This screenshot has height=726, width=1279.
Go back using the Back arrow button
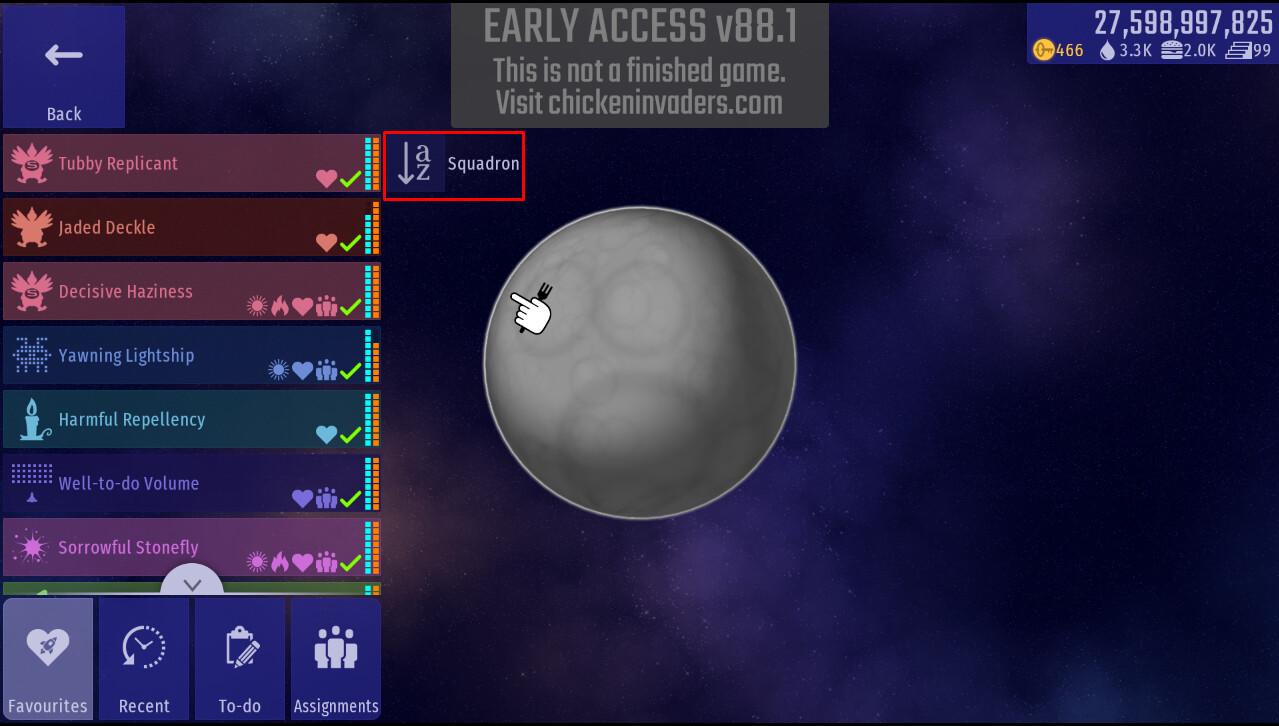point(64,67)
